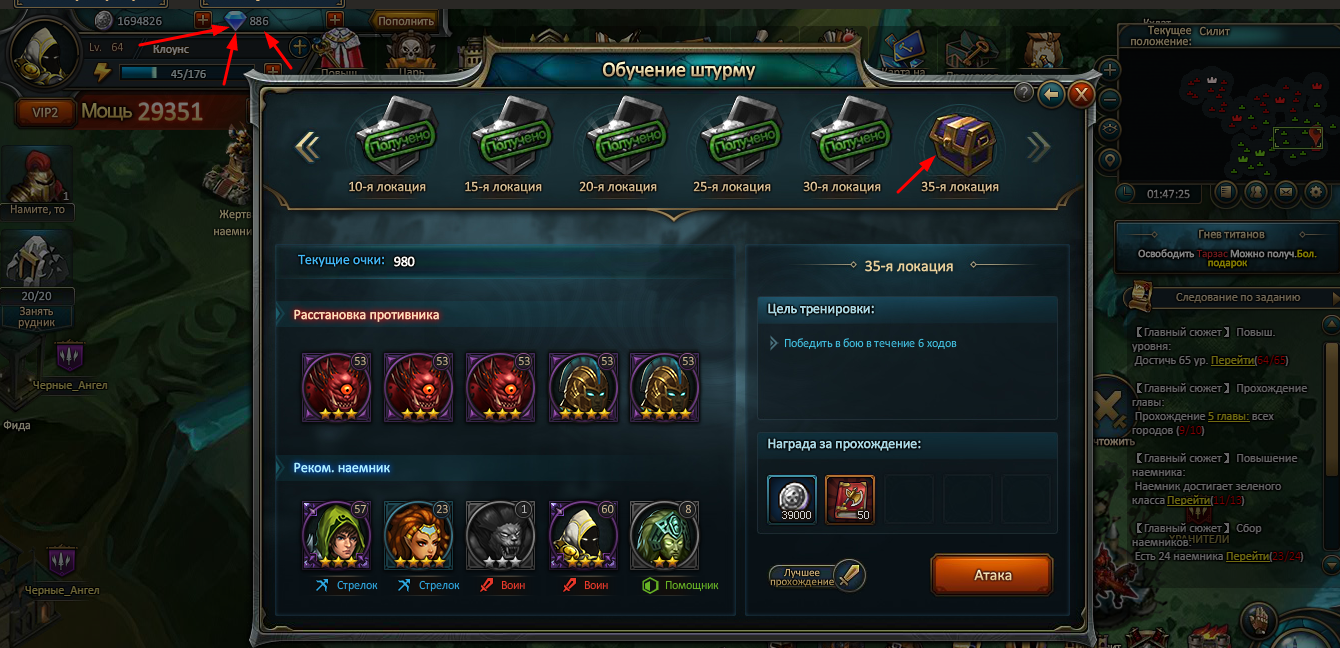Screen dimensions: 1340x648
Task: Close the Обучение штурму window
Action: click(x=1081, y=94)
